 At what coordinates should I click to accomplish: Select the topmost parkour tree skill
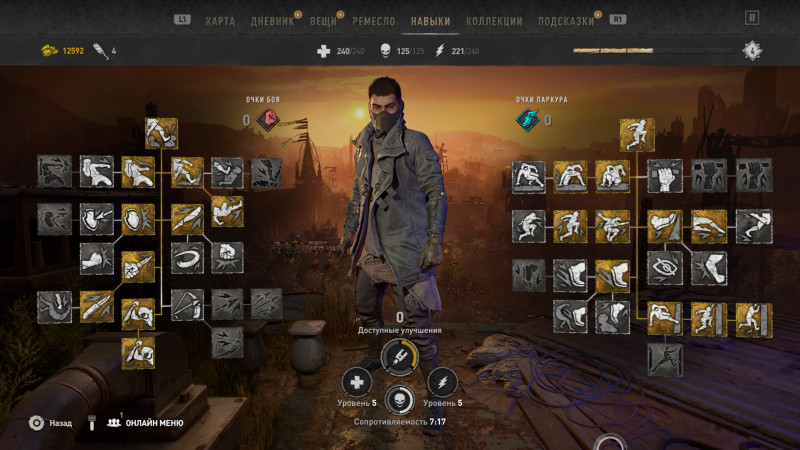636,133
